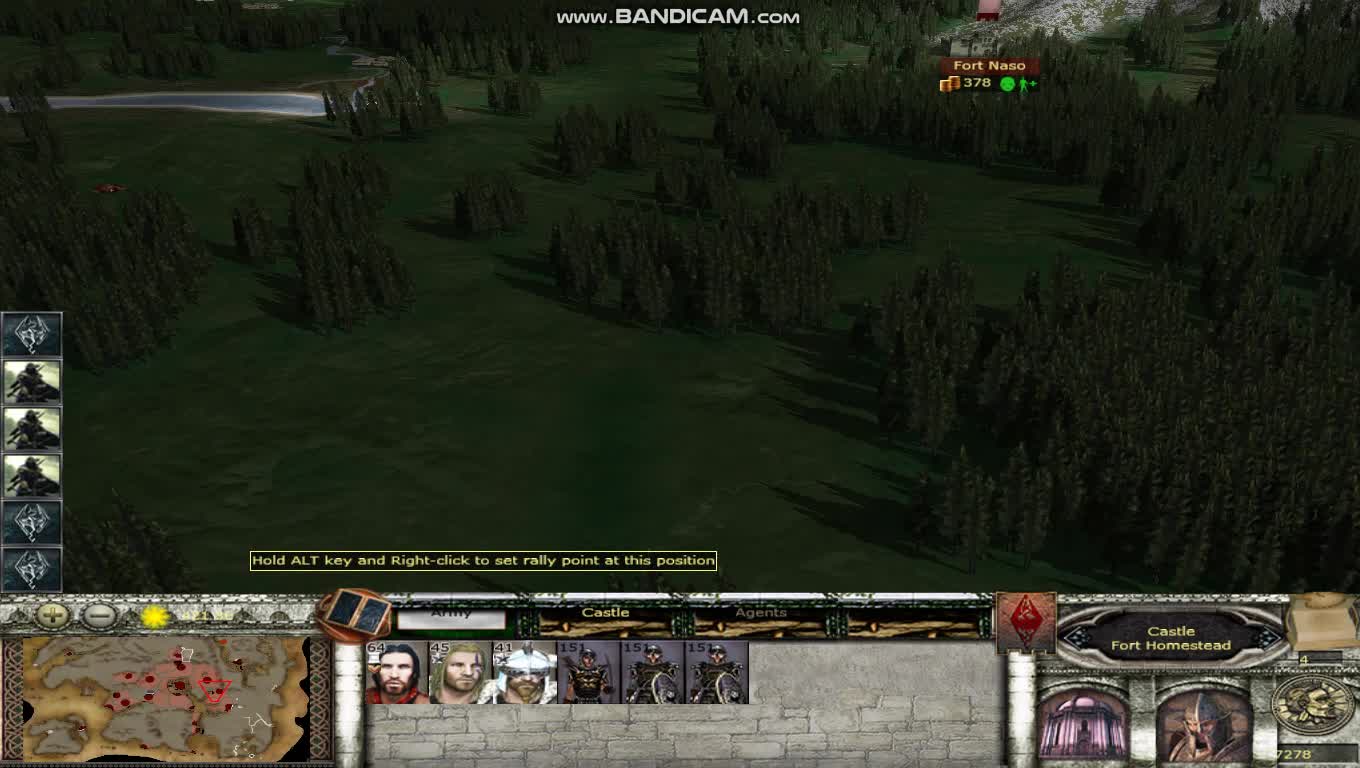This screenshot has height=768, width=1360.
Task: Click the Castle Fort Homestead name banner
Action: (x=1168, y=637)
